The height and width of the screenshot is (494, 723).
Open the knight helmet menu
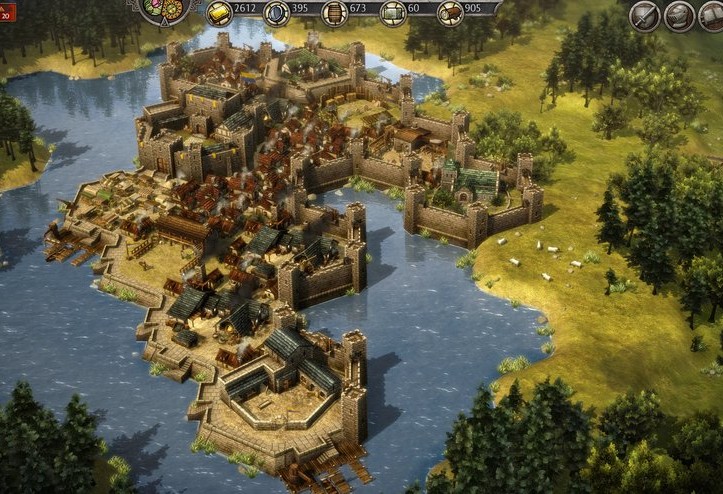680,14
